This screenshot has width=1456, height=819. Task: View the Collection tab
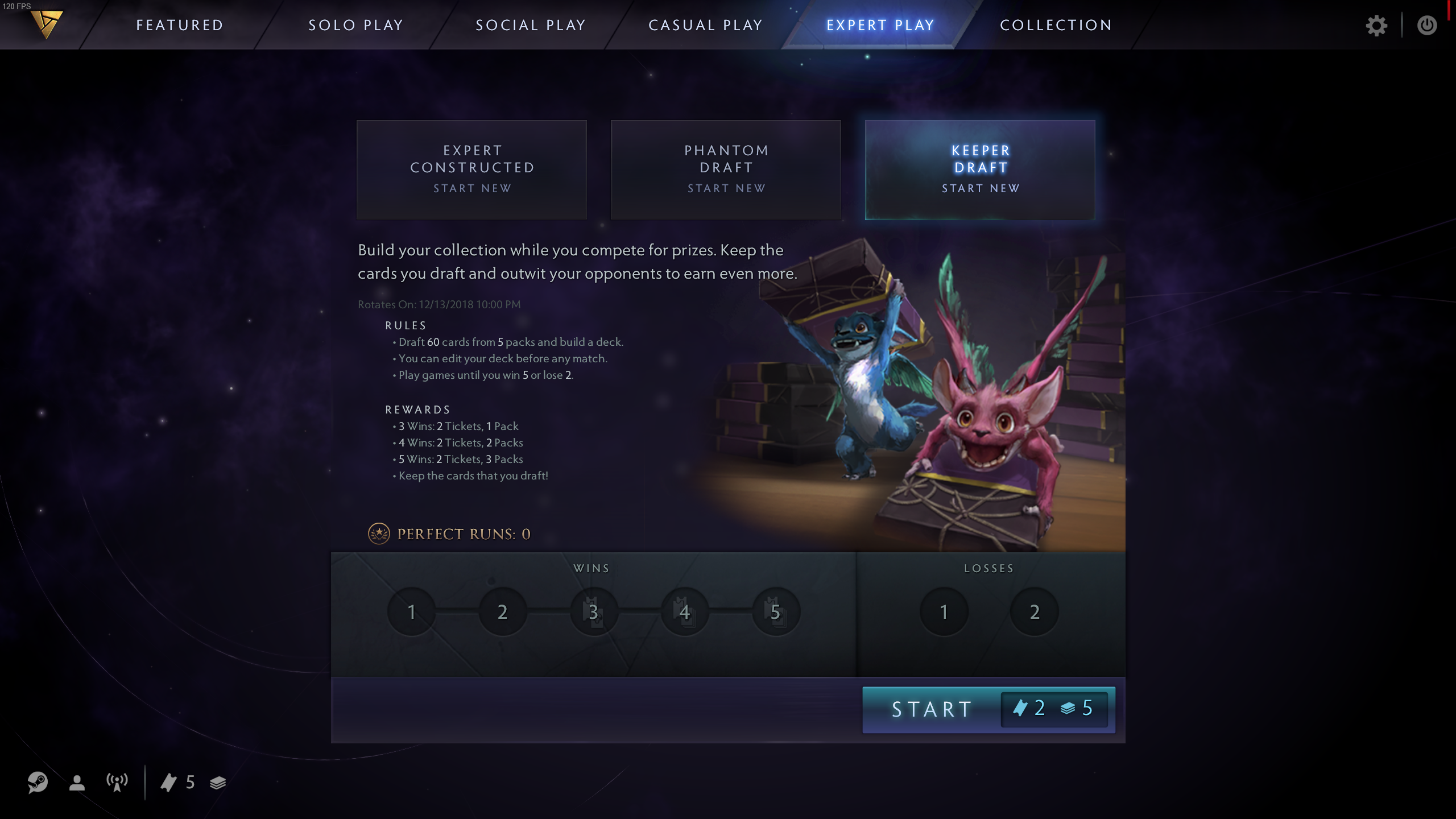coord(1056,25)
